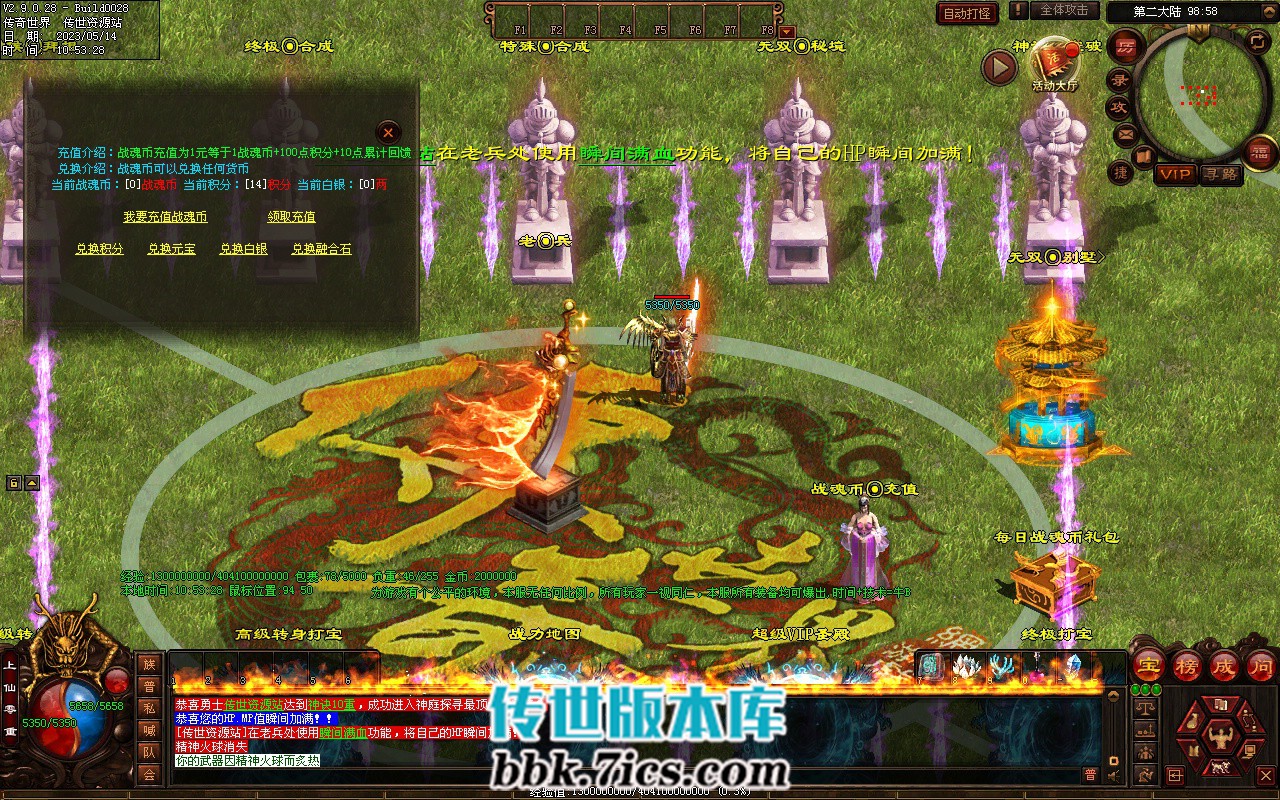Activate 寻路 pathfinding button
The height and width of the screenshot is (800, 1280).
(x=1220, y=174)
